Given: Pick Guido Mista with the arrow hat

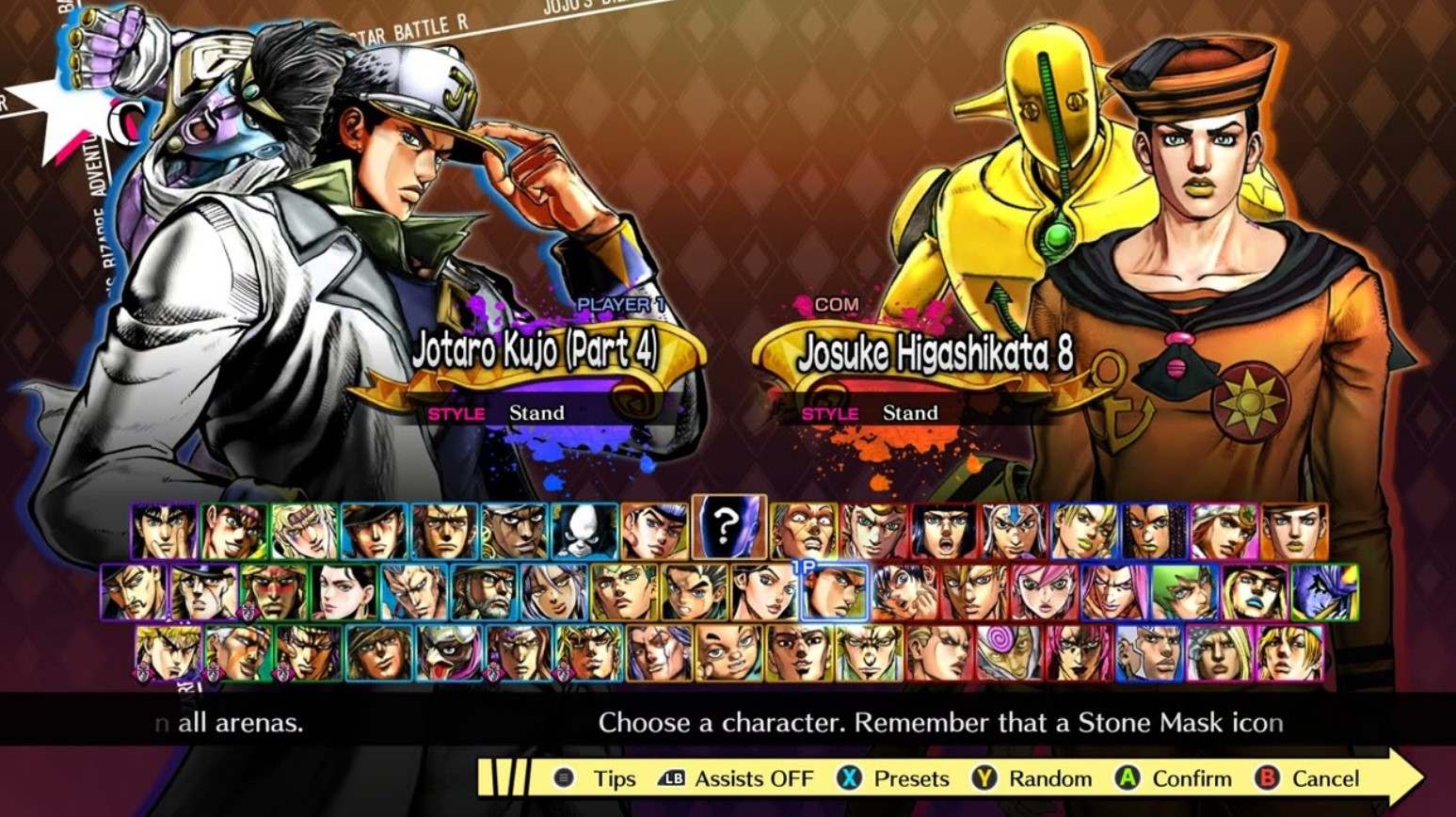Looking at the screenshot, I should pos(1013,531).
